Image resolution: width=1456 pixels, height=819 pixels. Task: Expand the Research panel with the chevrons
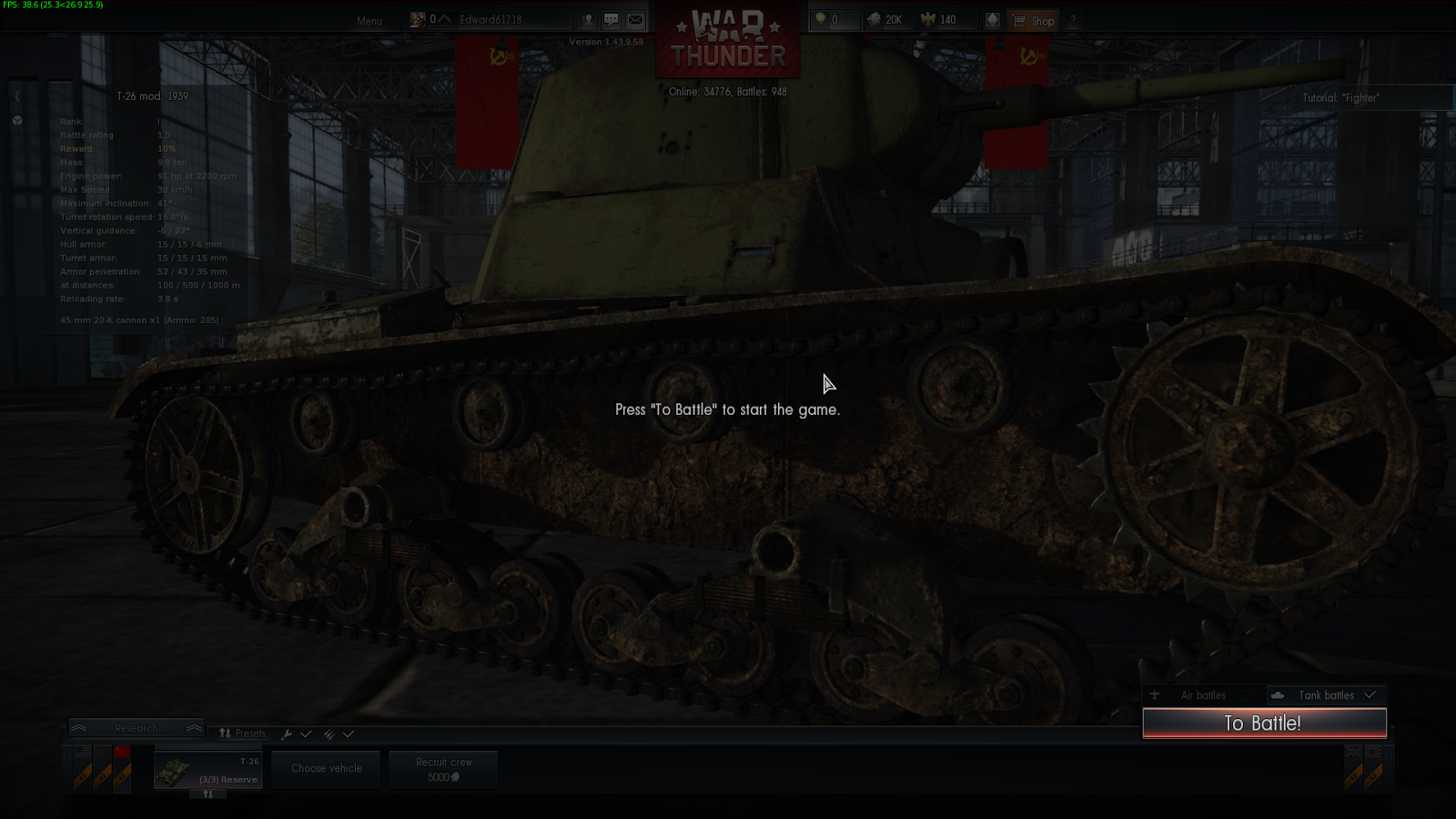(x=136, y=728)
